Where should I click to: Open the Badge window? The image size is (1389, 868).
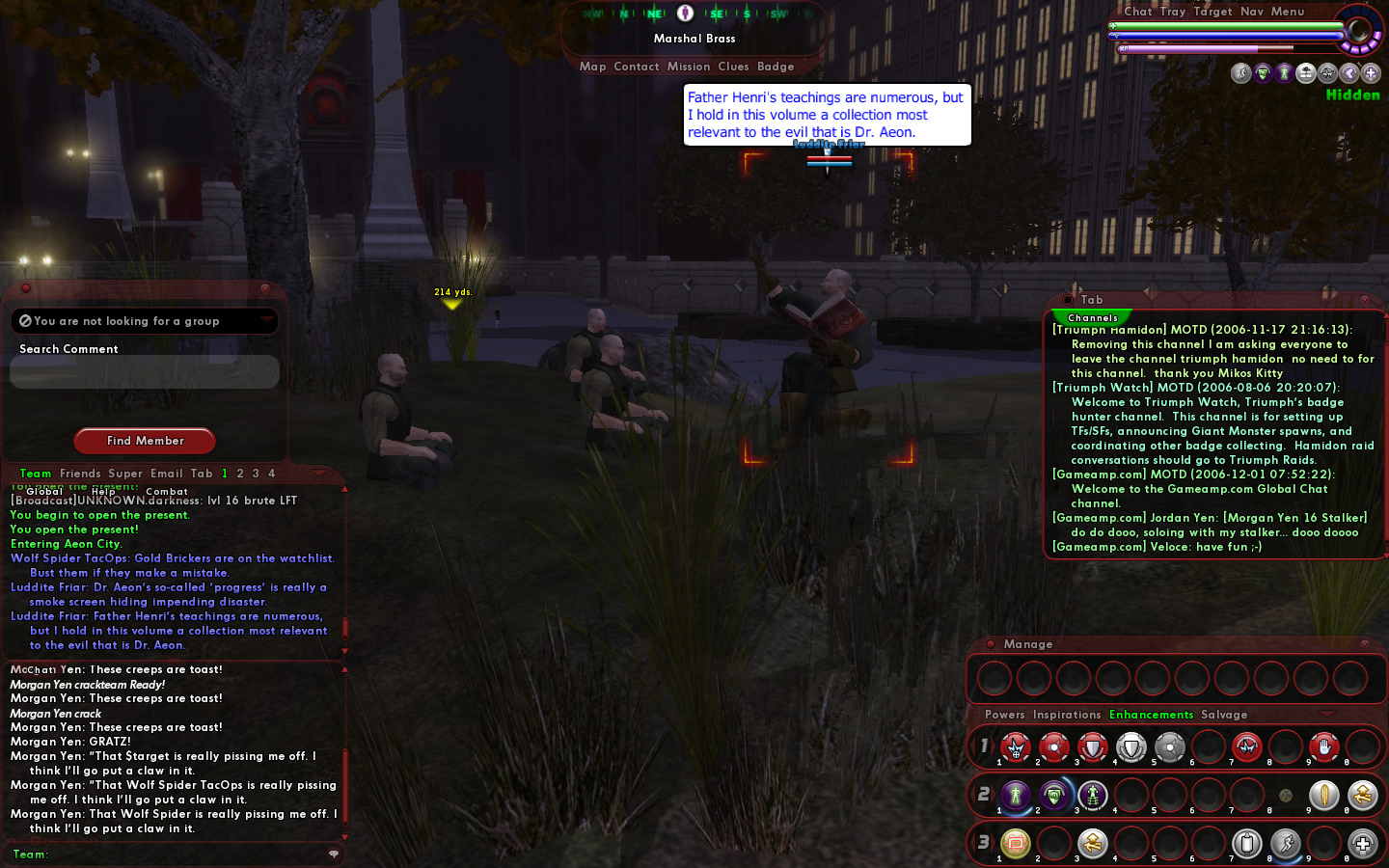(x=776, y=67)
